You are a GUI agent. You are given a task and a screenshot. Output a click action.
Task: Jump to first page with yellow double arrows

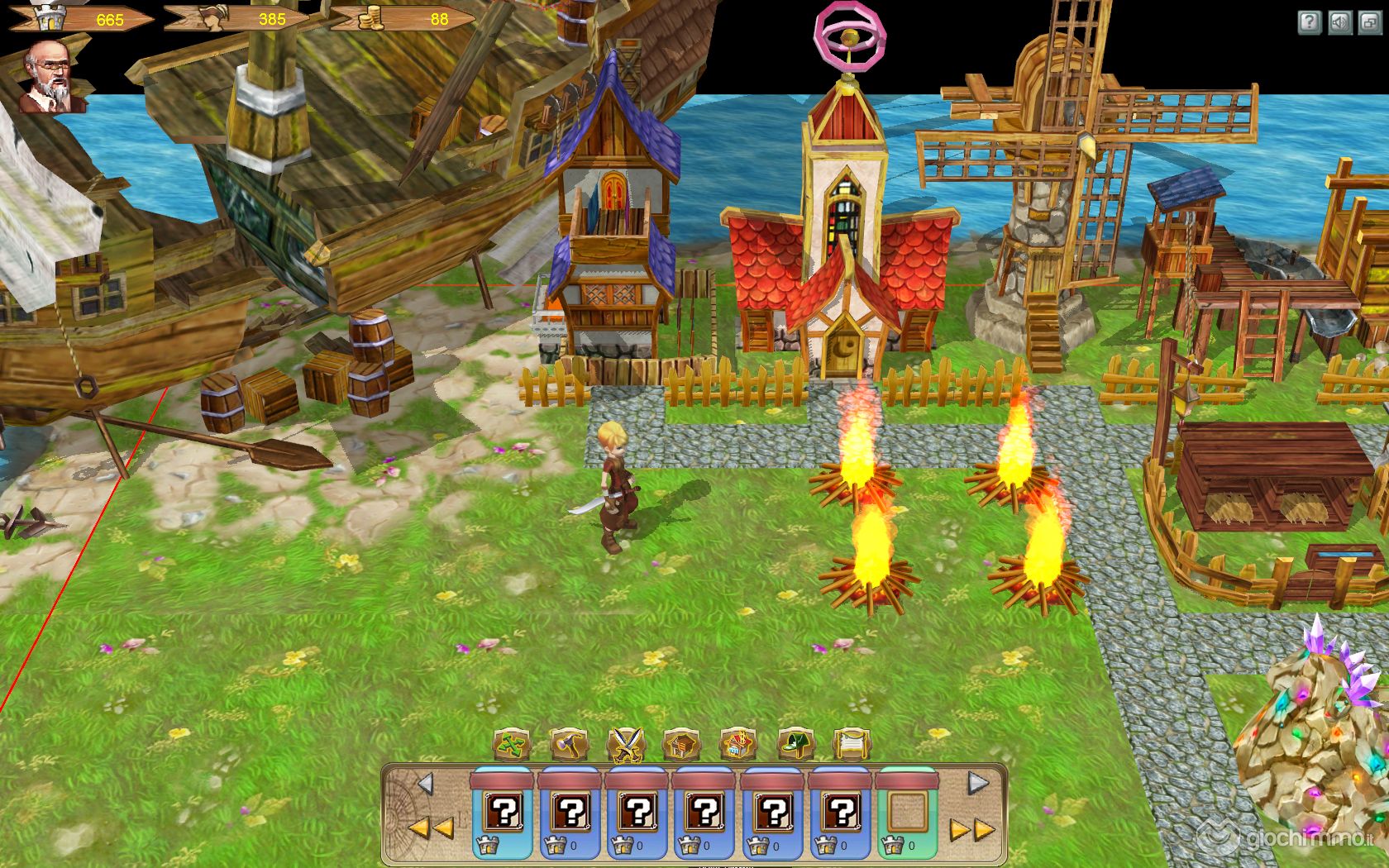click(431, 827)
